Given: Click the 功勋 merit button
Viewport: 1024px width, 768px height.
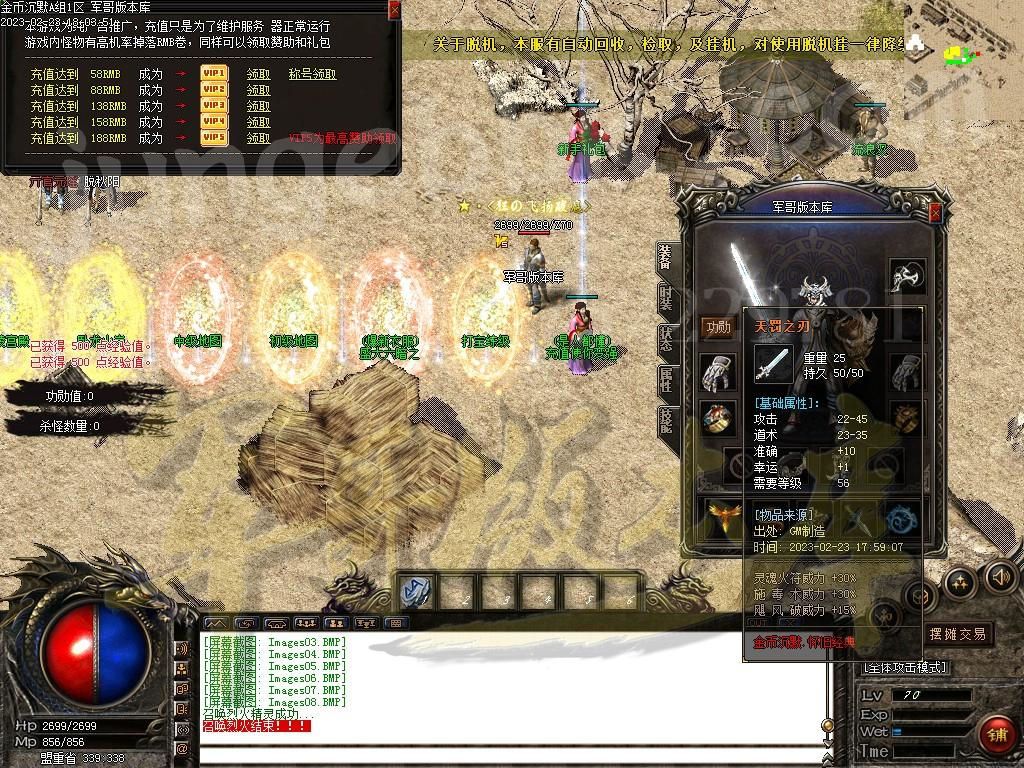Looking at the screenshot, I should click(x=717, y=327).
